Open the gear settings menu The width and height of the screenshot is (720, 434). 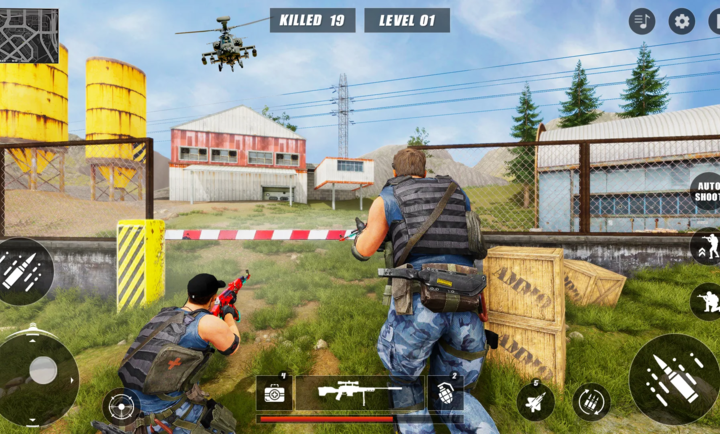coord(682,21)
